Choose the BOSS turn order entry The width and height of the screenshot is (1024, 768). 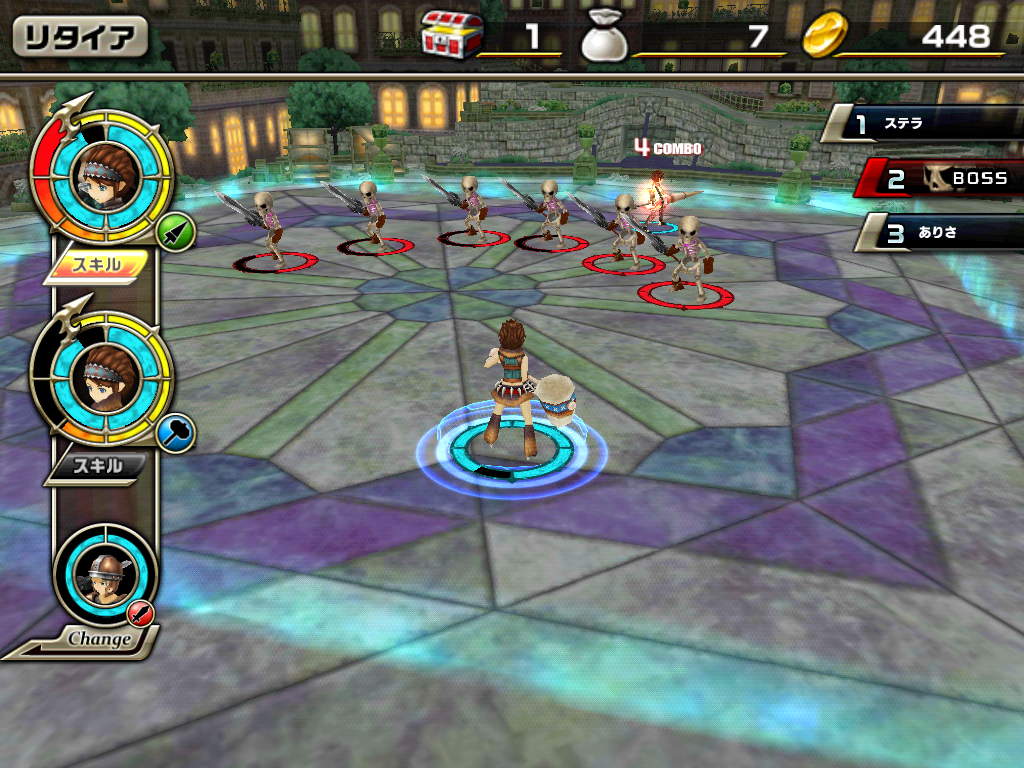point(945,178)
